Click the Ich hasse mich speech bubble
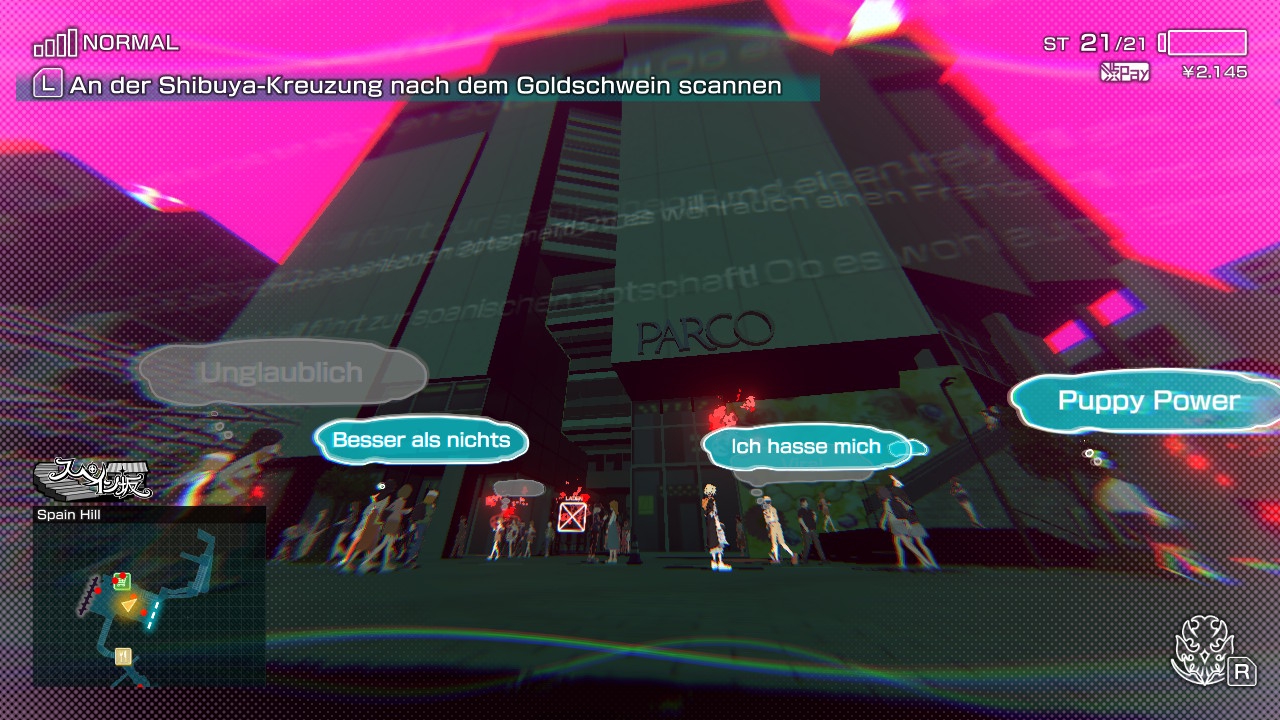This screenshot has height=720, width=1280. 806,447
